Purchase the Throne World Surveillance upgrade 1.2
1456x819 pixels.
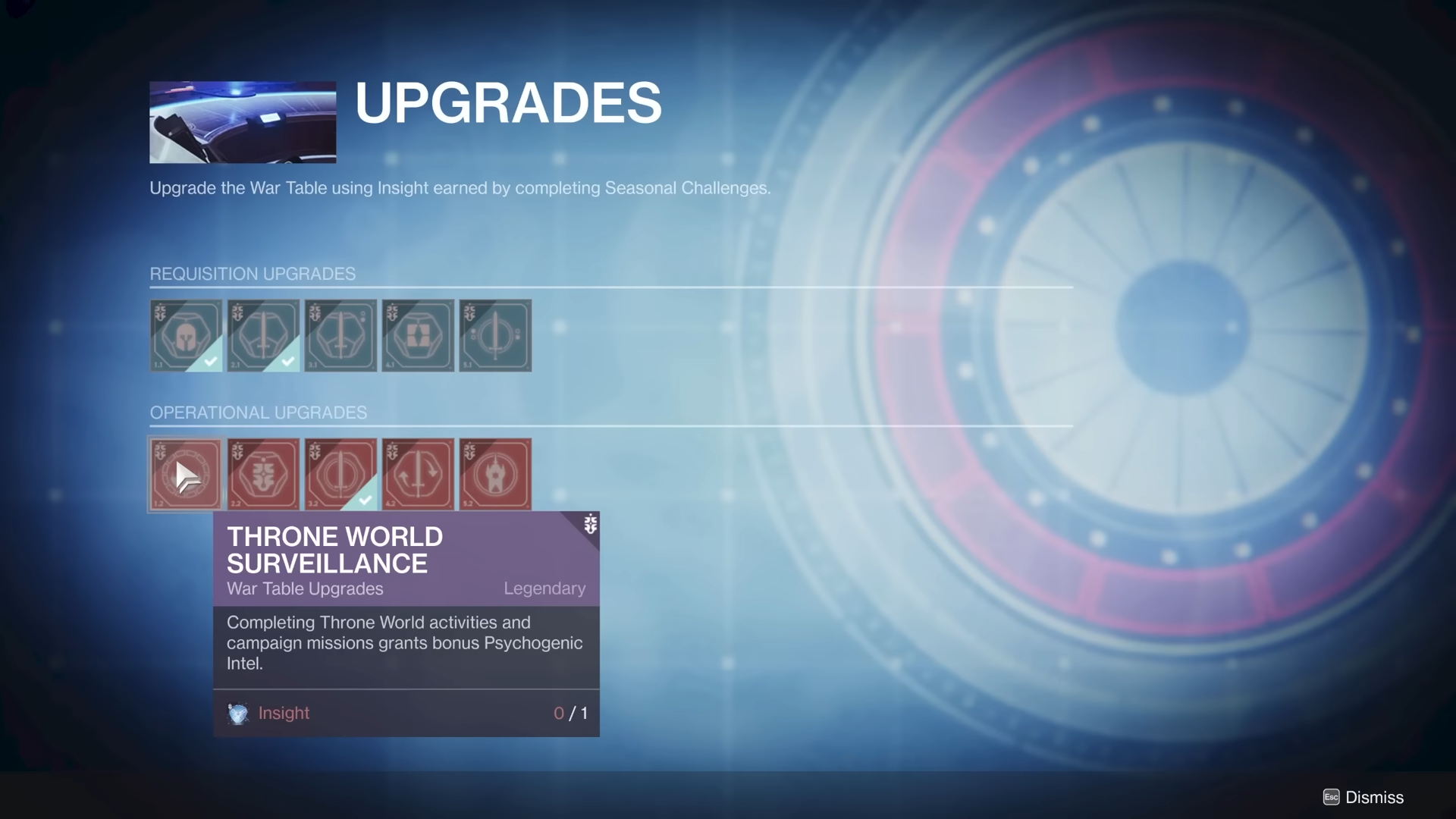(186, 475)
